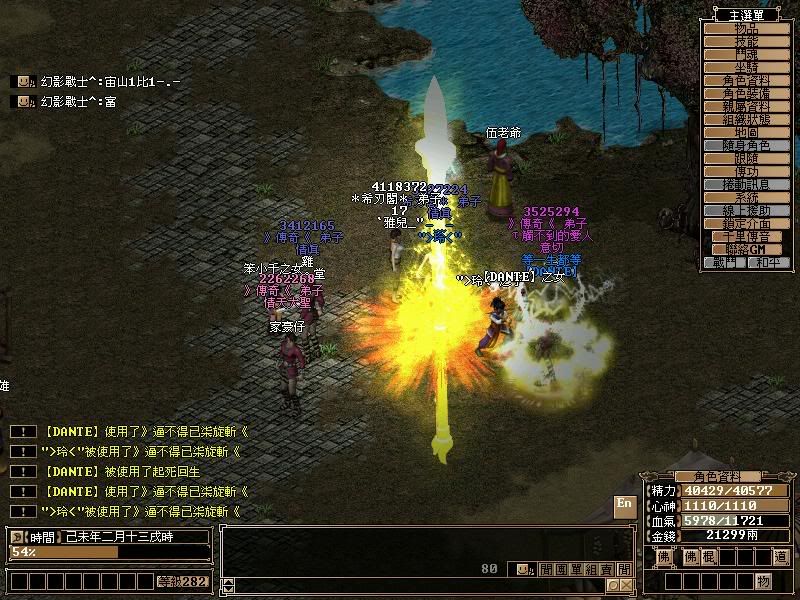Open the smiley emoticon picker
Image resolution: width=800 pixels, height=600 pixels.
522,569
